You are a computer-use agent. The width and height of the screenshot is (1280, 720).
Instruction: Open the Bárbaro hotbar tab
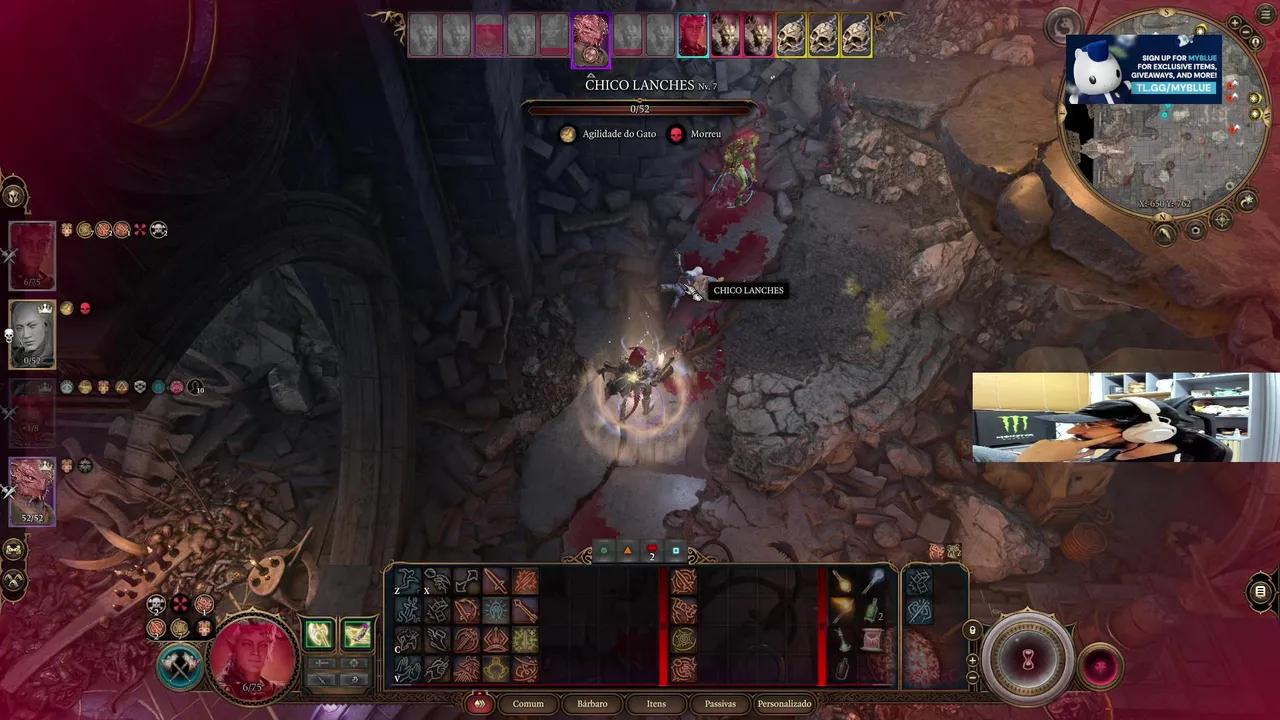tap(592, 704)
